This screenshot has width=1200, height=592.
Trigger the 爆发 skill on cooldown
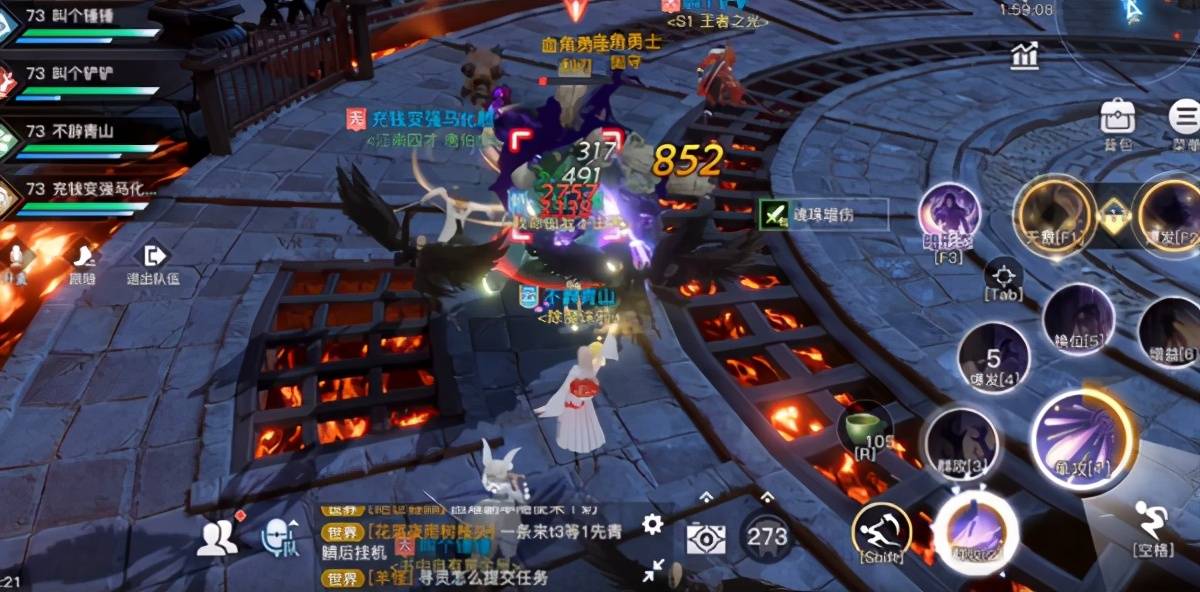[x=993, y=357]
